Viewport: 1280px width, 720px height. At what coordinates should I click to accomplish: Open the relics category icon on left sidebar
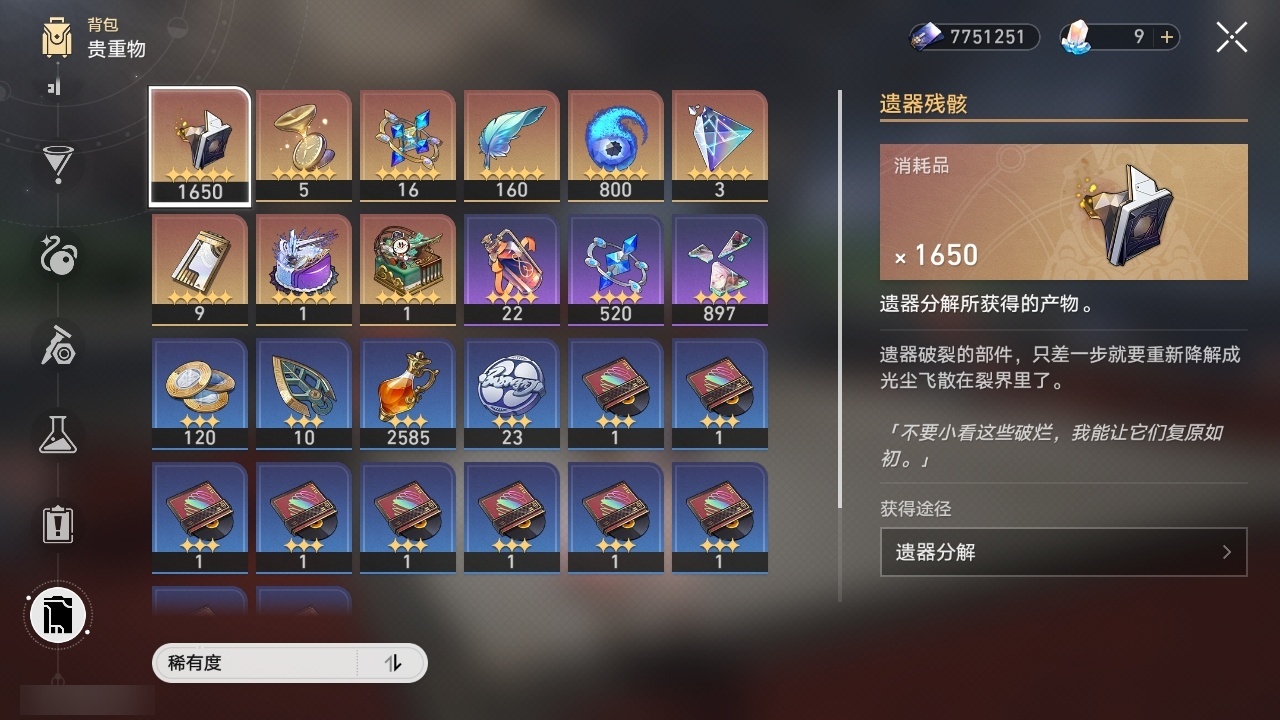[57, 257]
